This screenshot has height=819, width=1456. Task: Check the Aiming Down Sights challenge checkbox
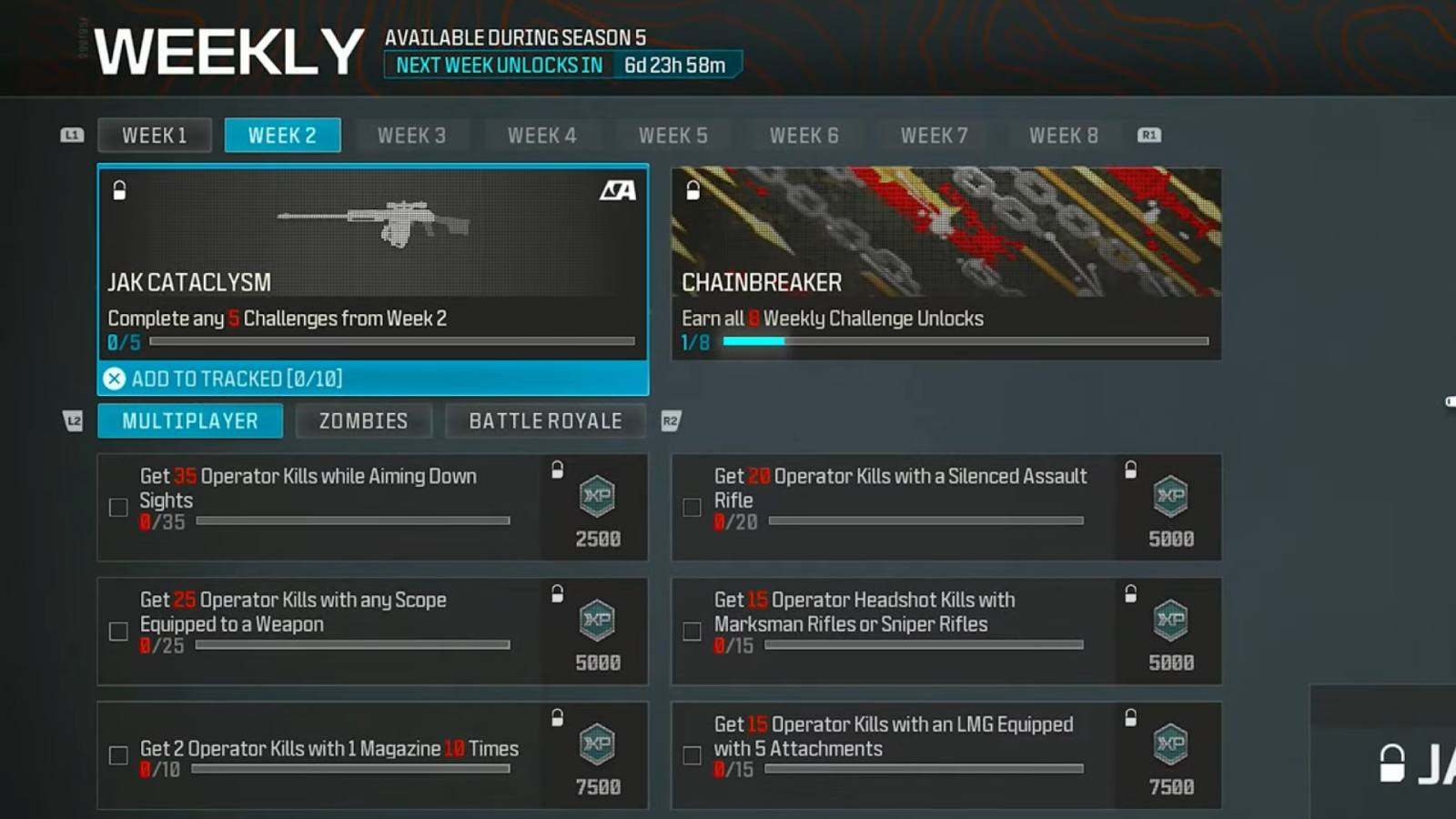[118, 507]
